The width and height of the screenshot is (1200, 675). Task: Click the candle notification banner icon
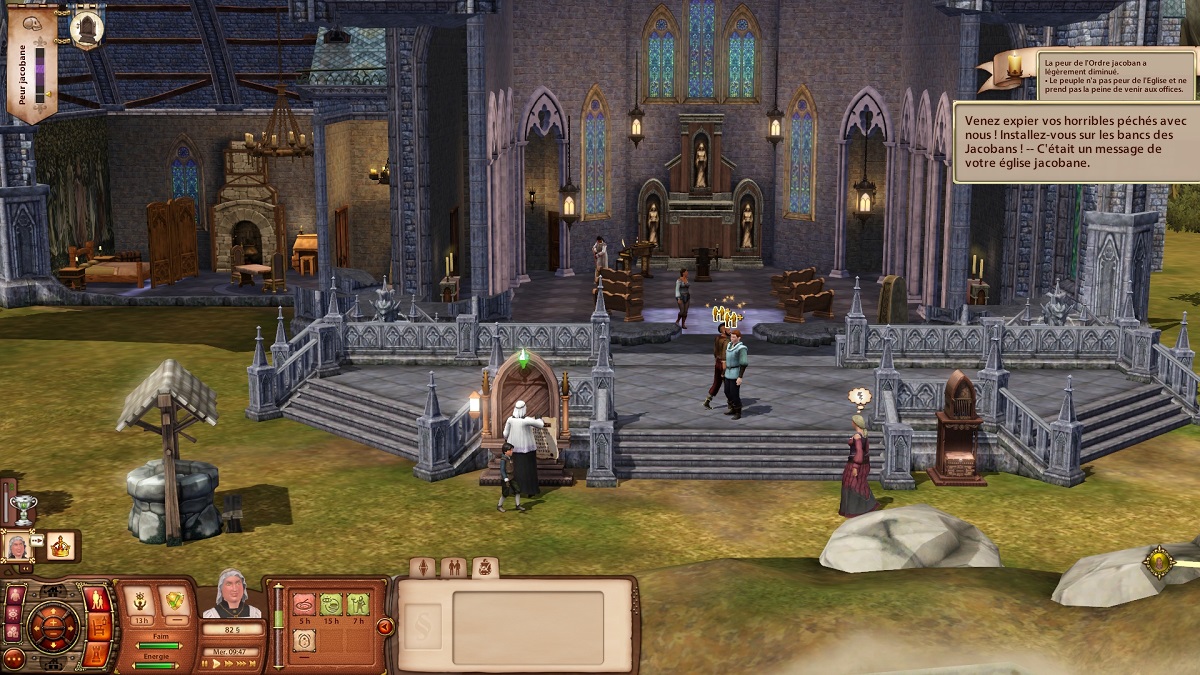[1014, 67]
